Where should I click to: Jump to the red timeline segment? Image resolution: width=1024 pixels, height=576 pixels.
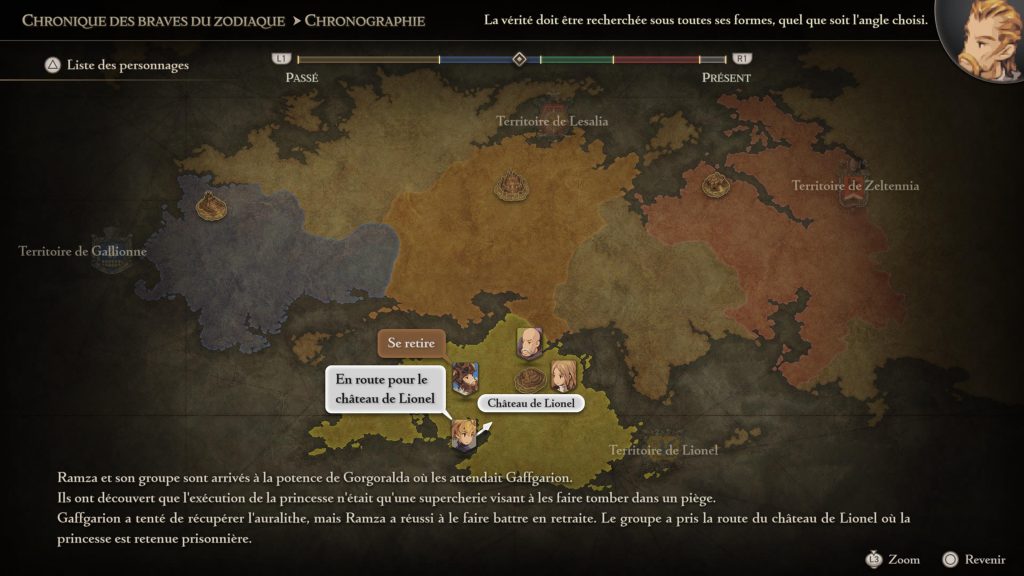pyautogui.click(x=655, y=60)
